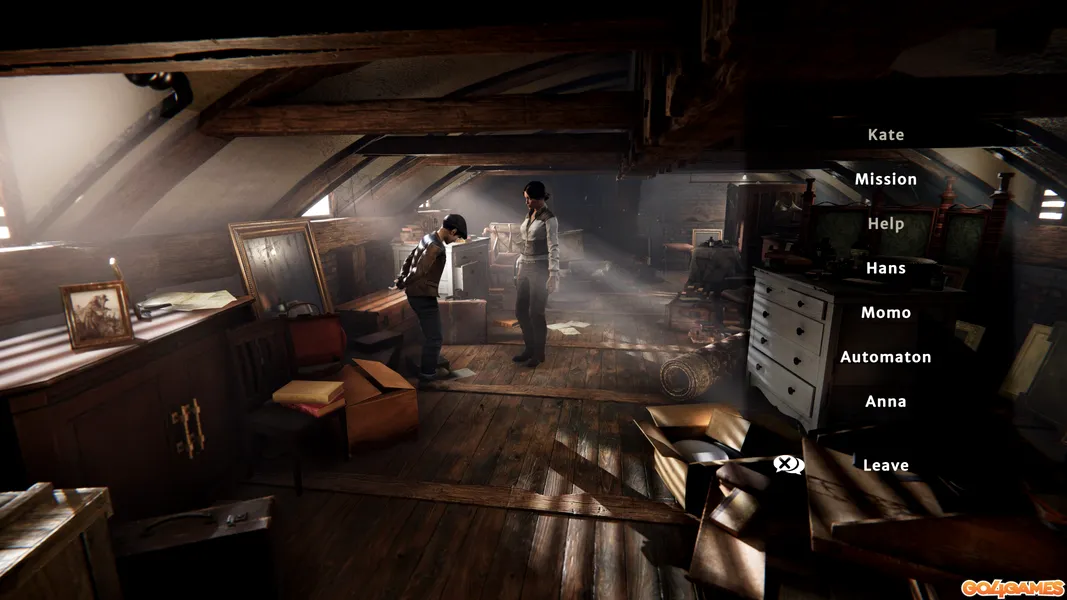Screen dimensions: 1067x600
Task: Click Leave to end the conversation
Action: (885, 465)
